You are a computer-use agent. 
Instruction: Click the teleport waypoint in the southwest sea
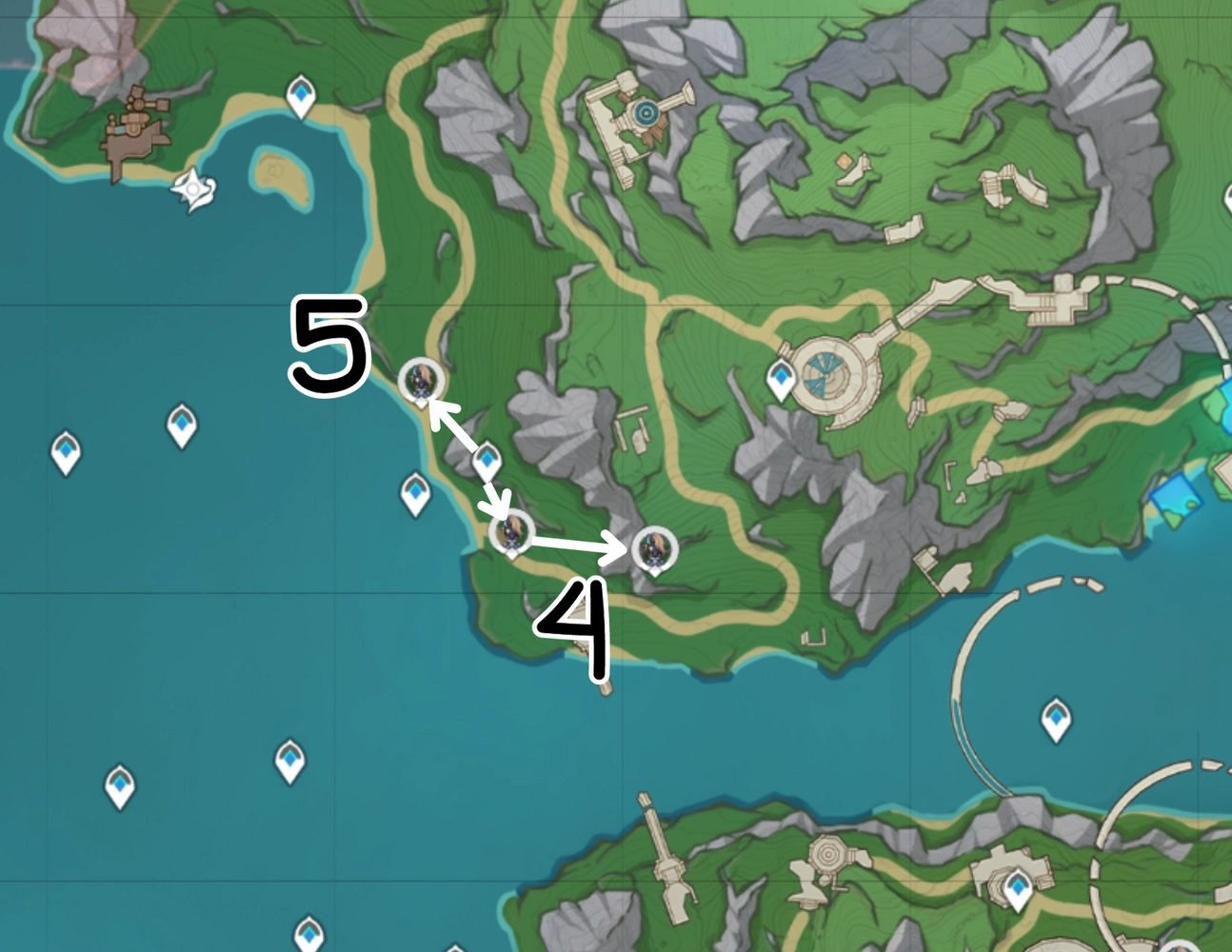118,788
